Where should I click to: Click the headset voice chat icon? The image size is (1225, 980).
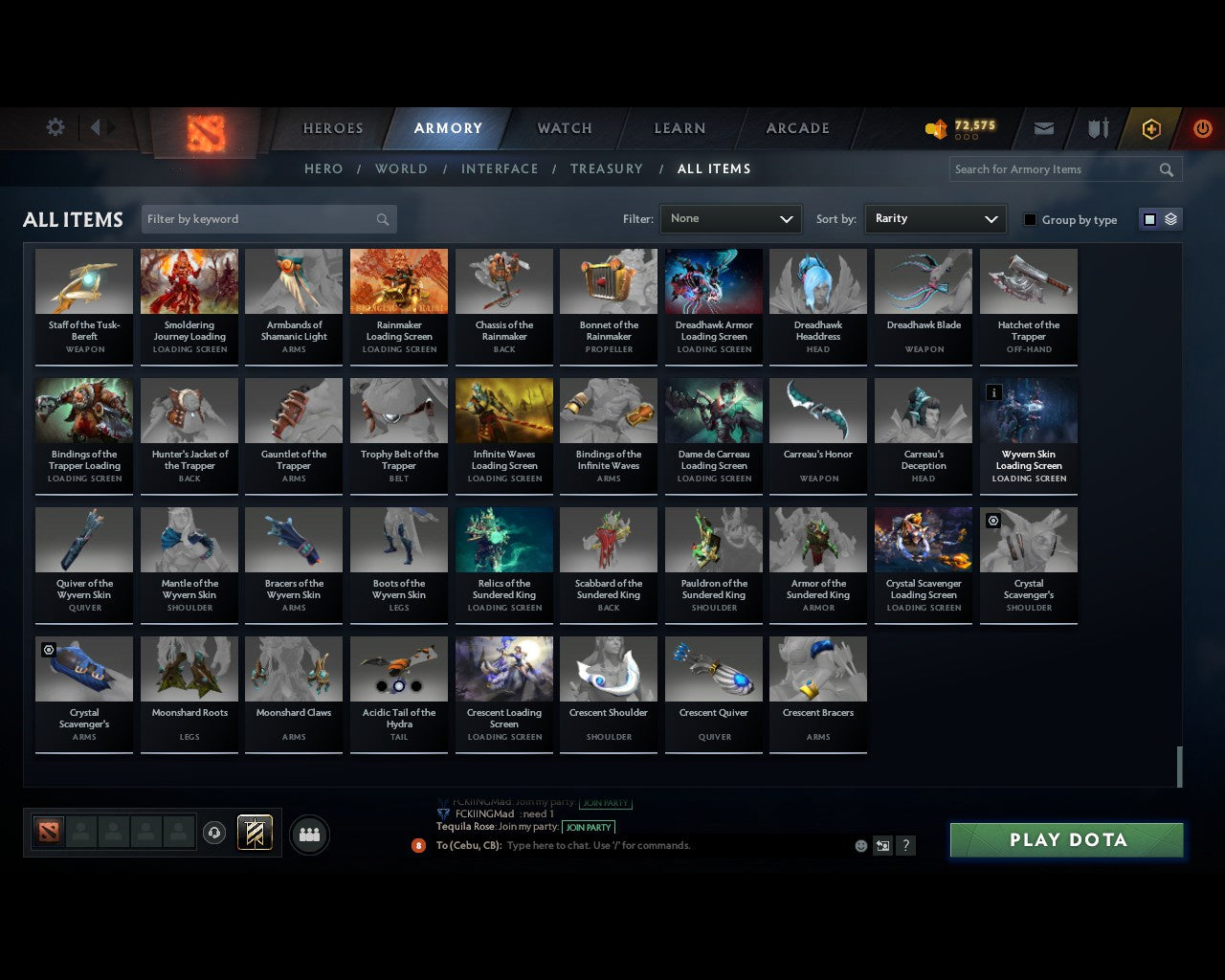[214, 833]
